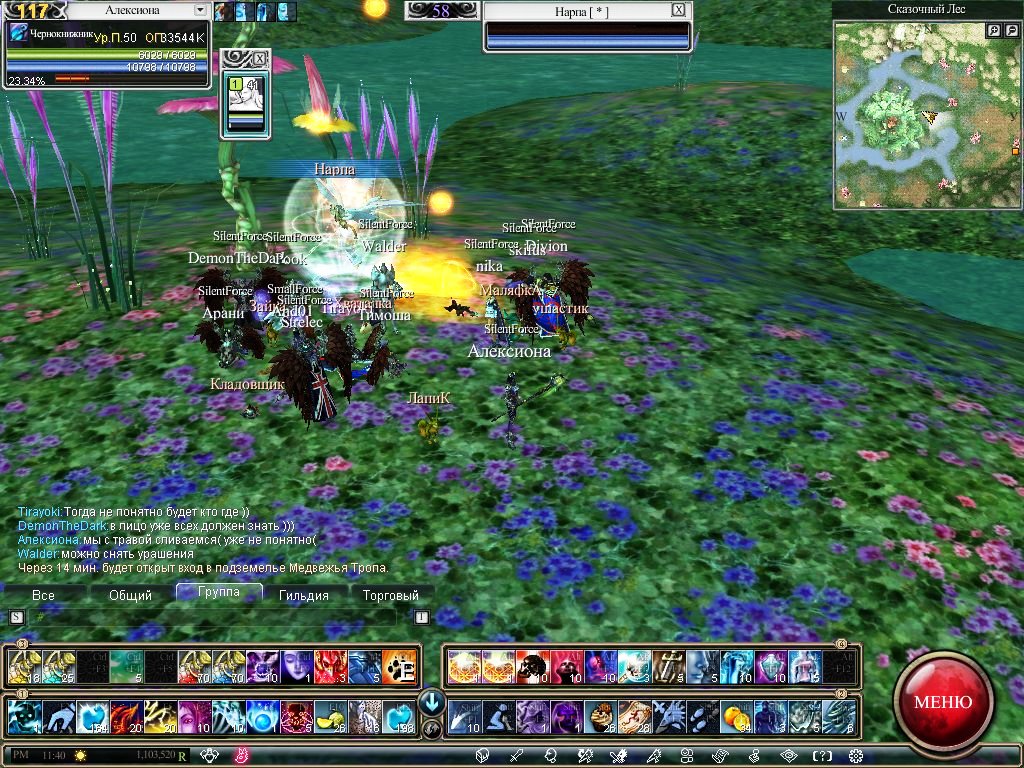
Task: Open the Гильдия chat tab
Action: pyautogui.click(x=304, y=595)
